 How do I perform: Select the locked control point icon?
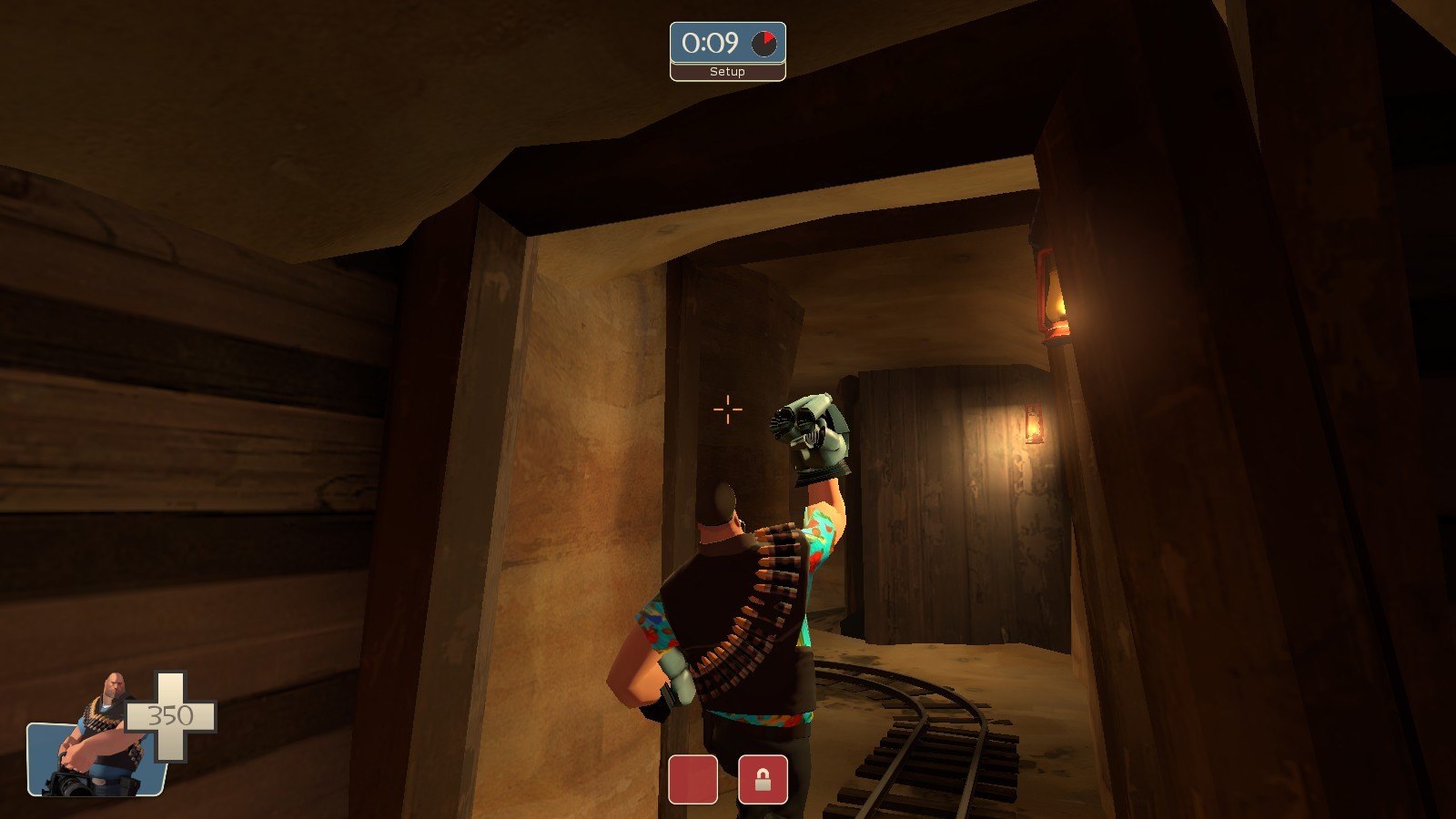[x=763, y=780]
